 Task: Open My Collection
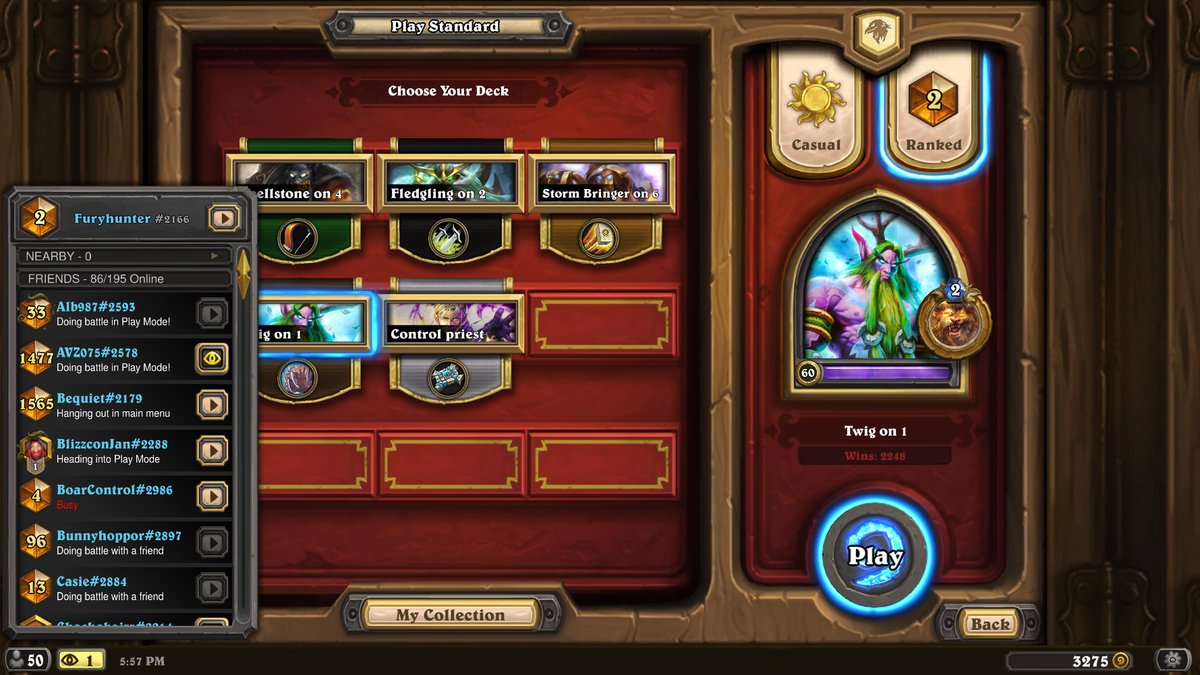tap(450, 615)
